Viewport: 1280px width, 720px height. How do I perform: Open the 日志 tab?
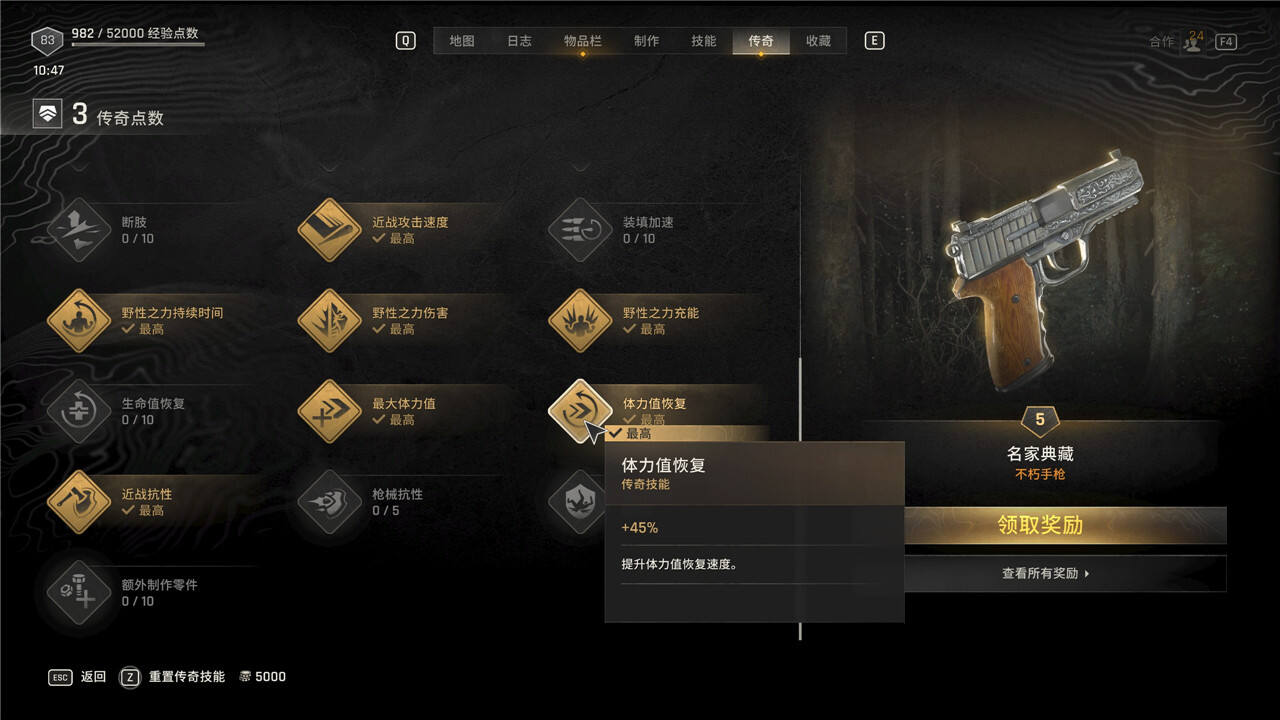click(x=519, y=41)
